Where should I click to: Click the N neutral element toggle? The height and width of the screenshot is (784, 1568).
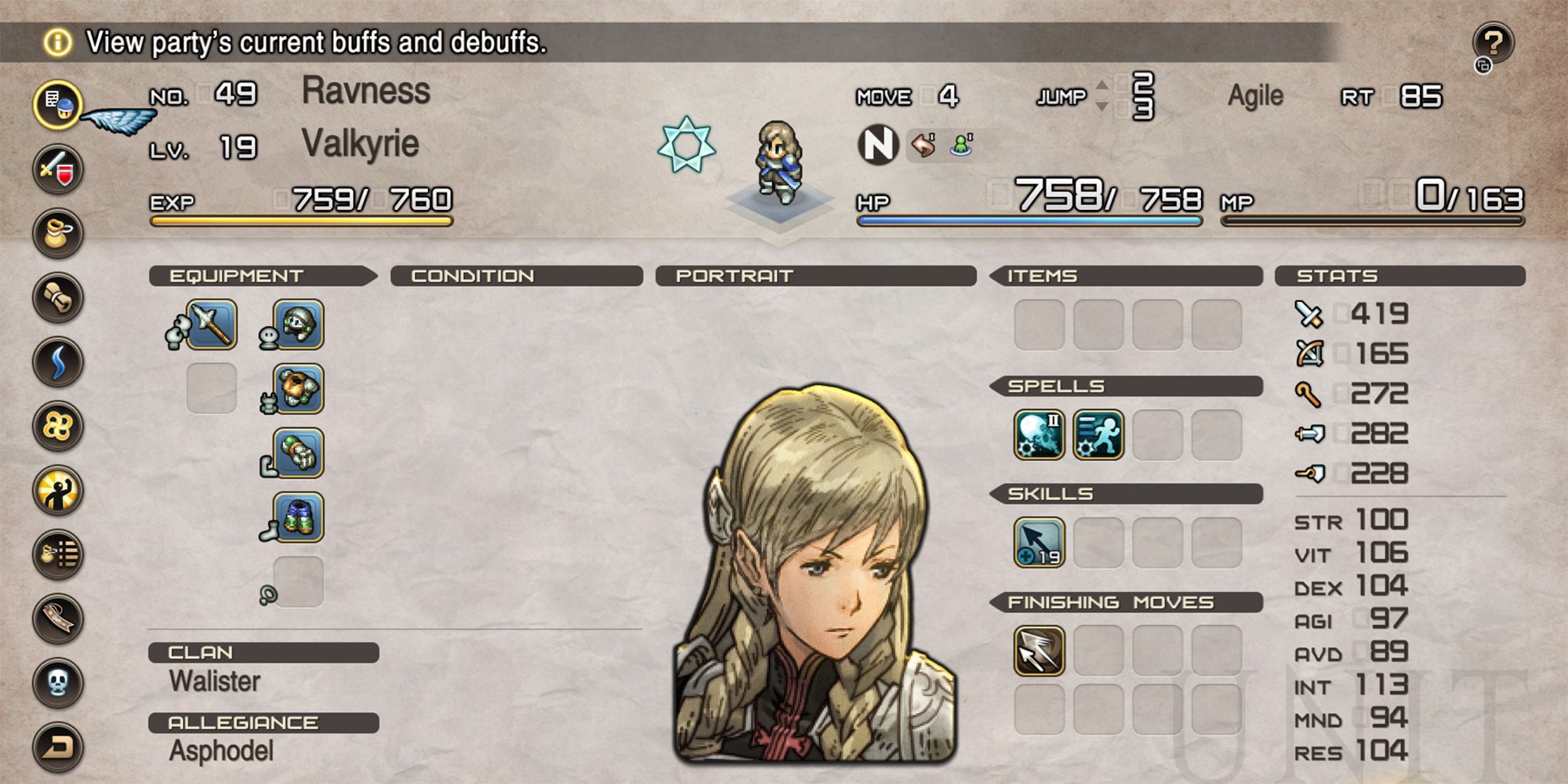(x=880, y=143)
